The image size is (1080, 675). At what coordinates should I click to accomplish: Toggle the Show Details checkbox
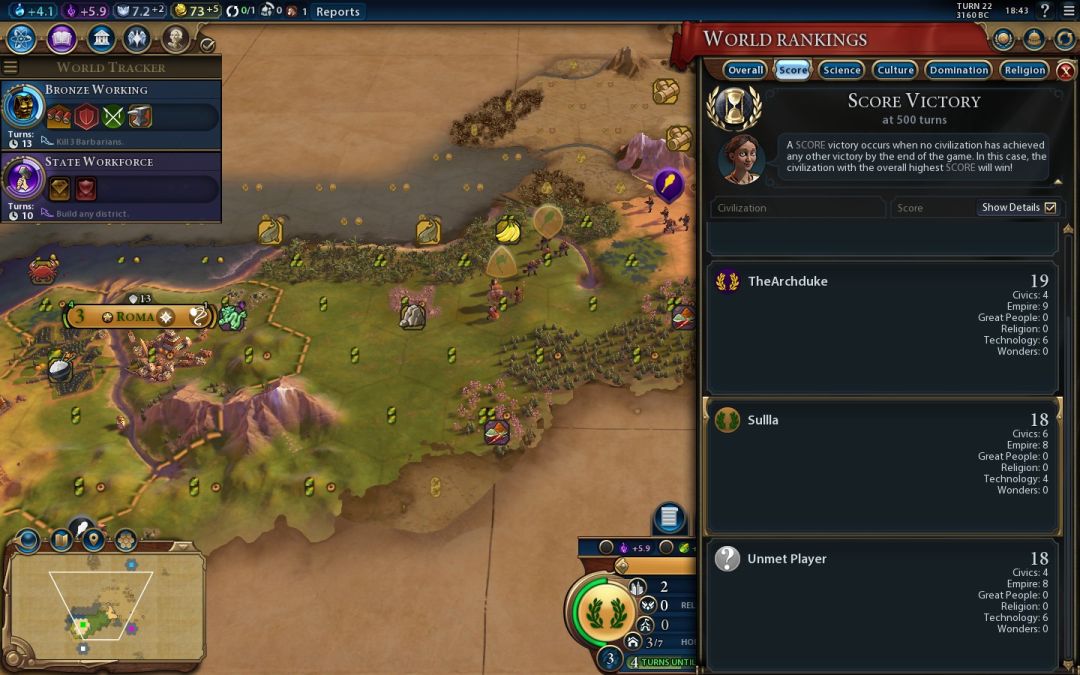coord(1050,208)
